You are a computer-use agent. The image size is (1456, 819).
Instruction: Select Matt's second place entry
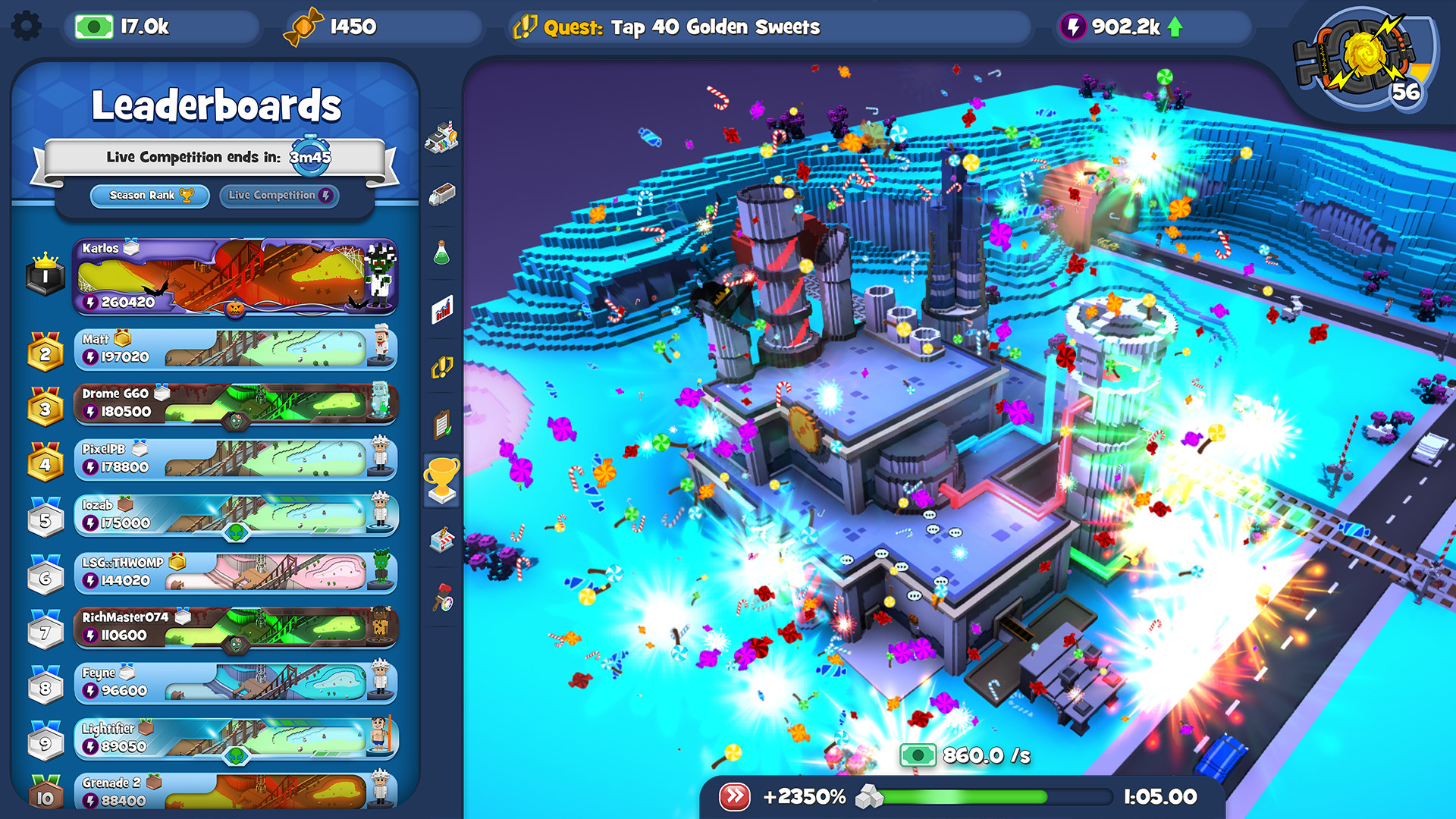[235, 348]
